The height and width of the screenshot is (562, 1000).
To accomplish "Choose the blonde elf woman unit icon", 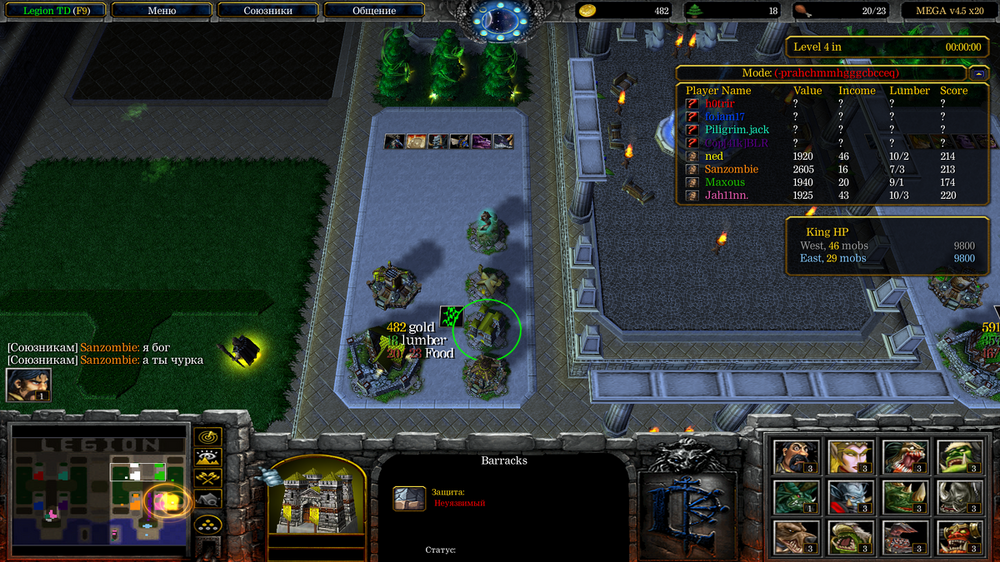I will pos(851,457).
